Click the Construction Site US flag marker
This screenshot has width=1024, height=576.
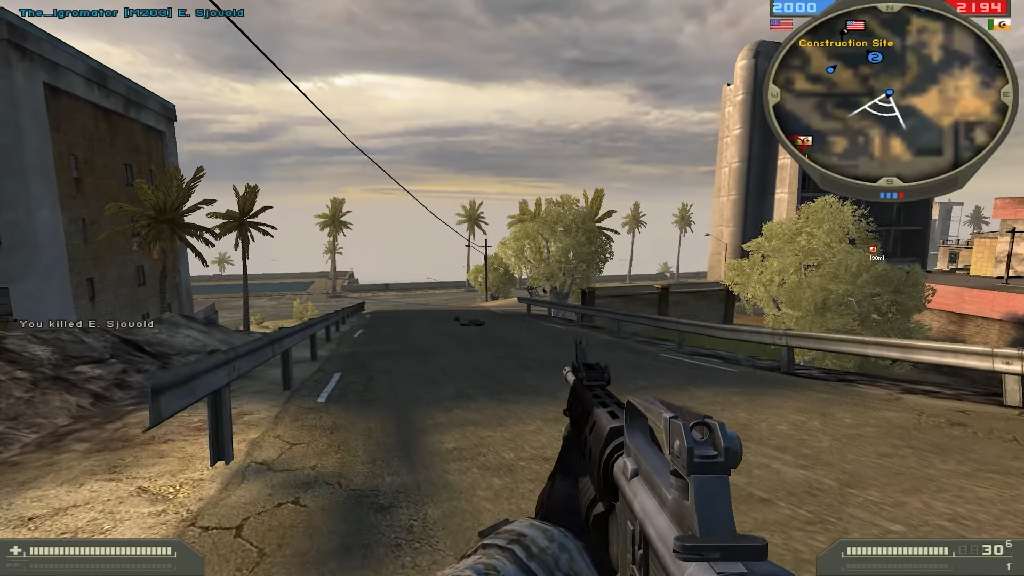855,26
